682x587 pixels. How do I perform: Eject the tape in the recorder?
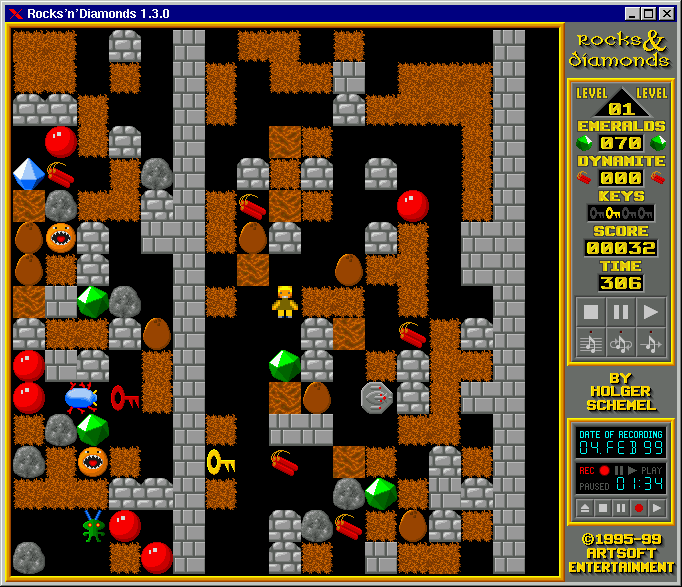(x=583, y=508)
